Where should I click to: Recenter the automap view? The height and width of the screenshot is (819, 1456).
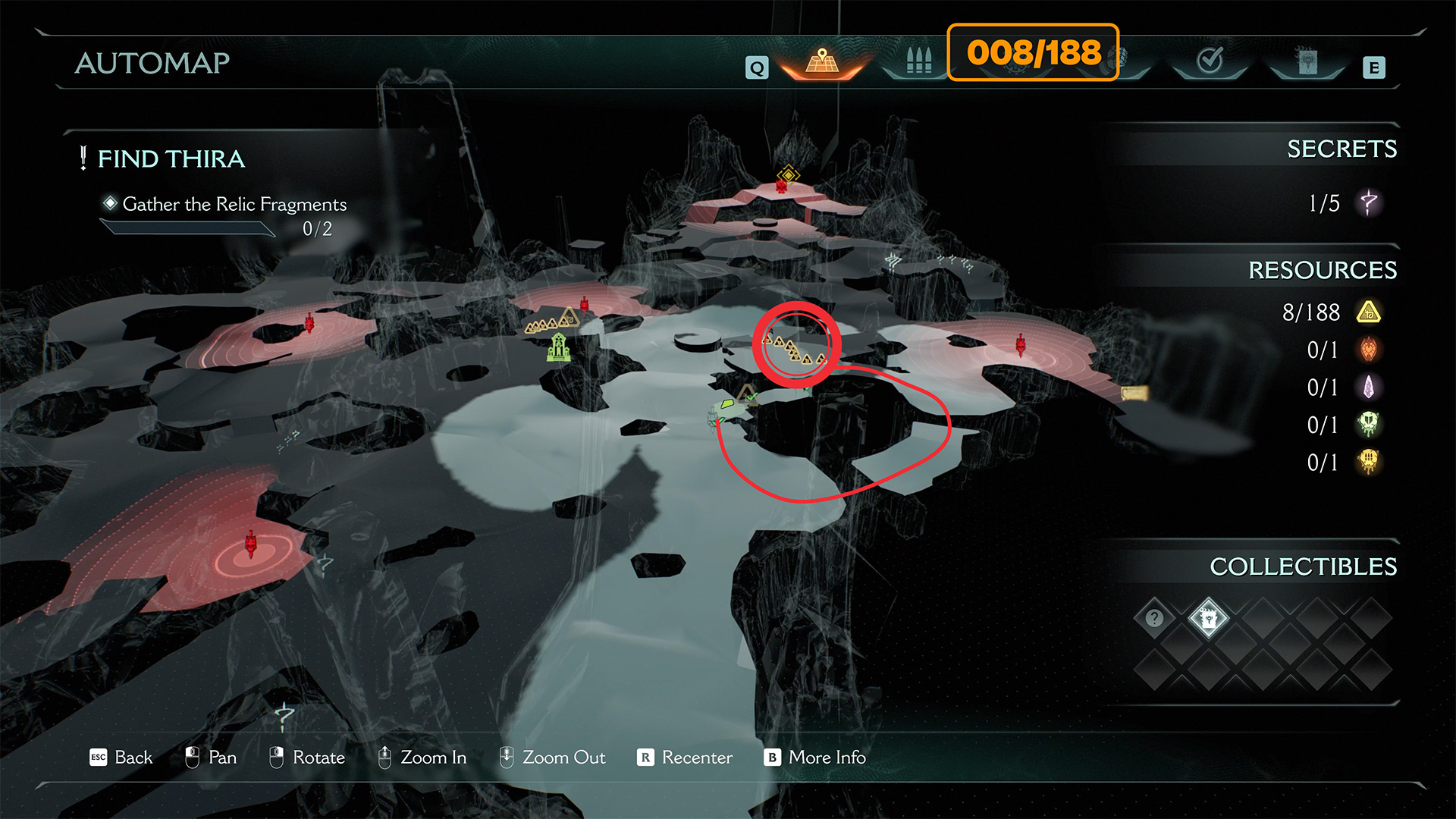(685, 758)
